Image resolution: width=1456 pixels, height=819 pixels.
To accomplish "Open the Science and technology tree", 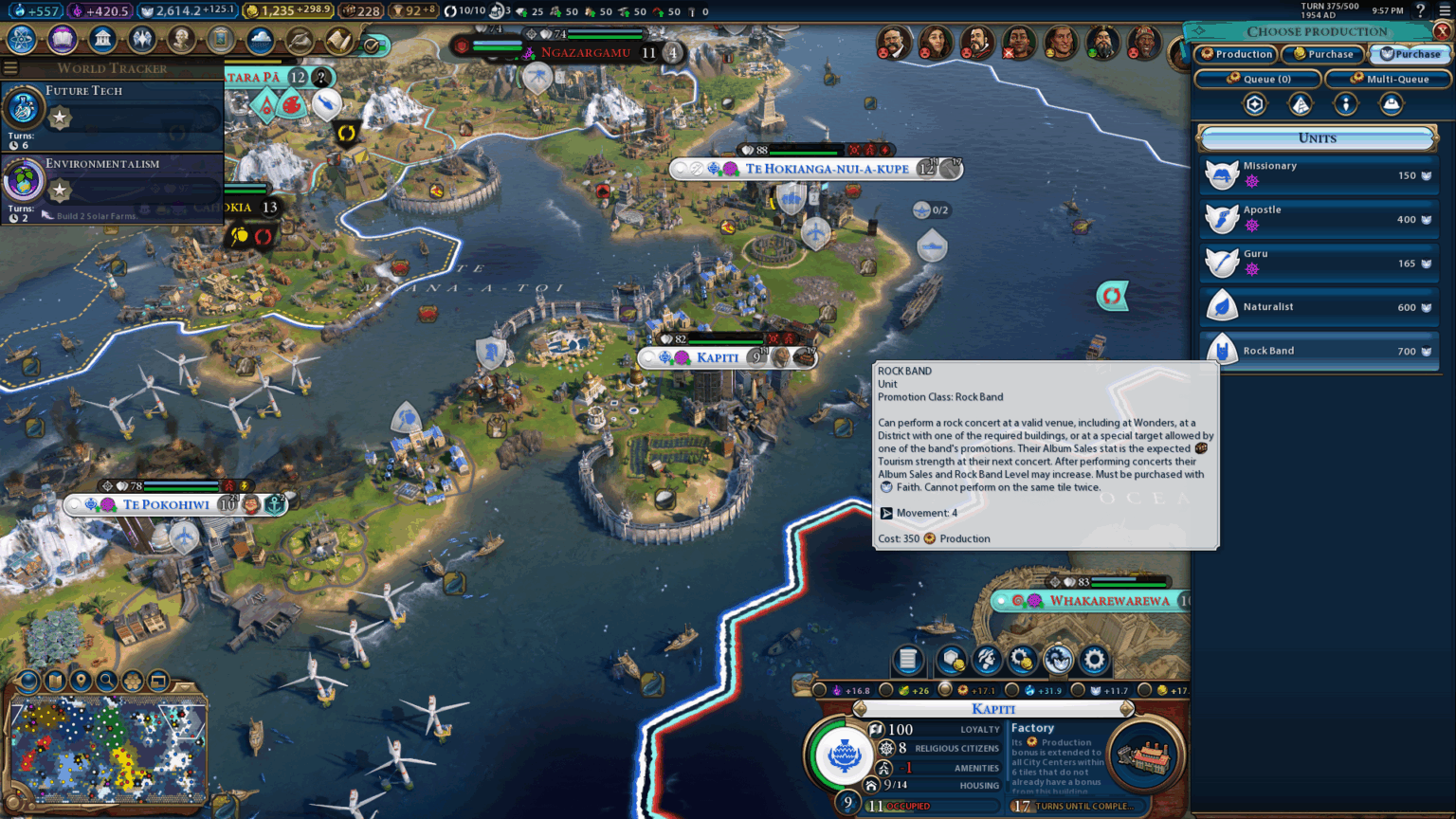I will (x=21, y=40).
